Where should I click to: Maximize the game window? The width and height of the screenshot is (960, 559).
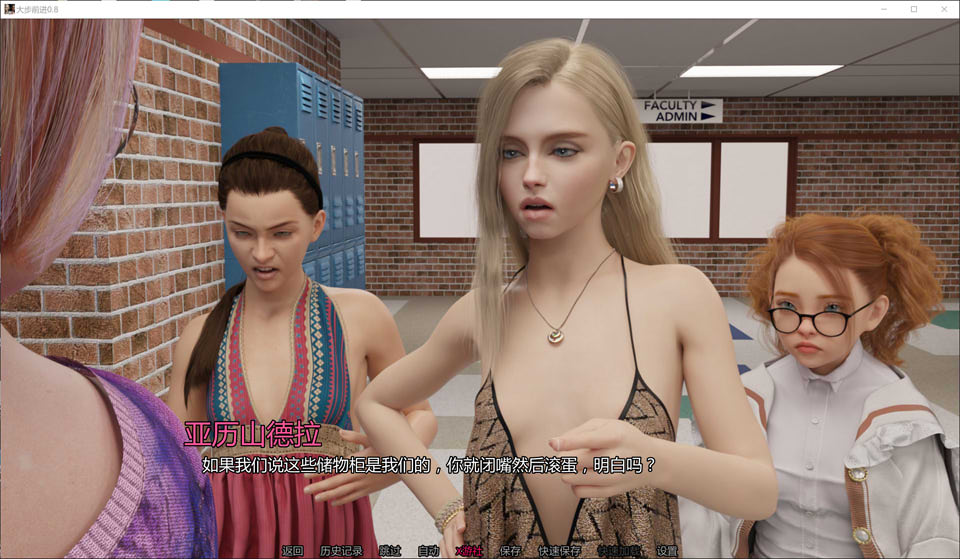point(913,9)
